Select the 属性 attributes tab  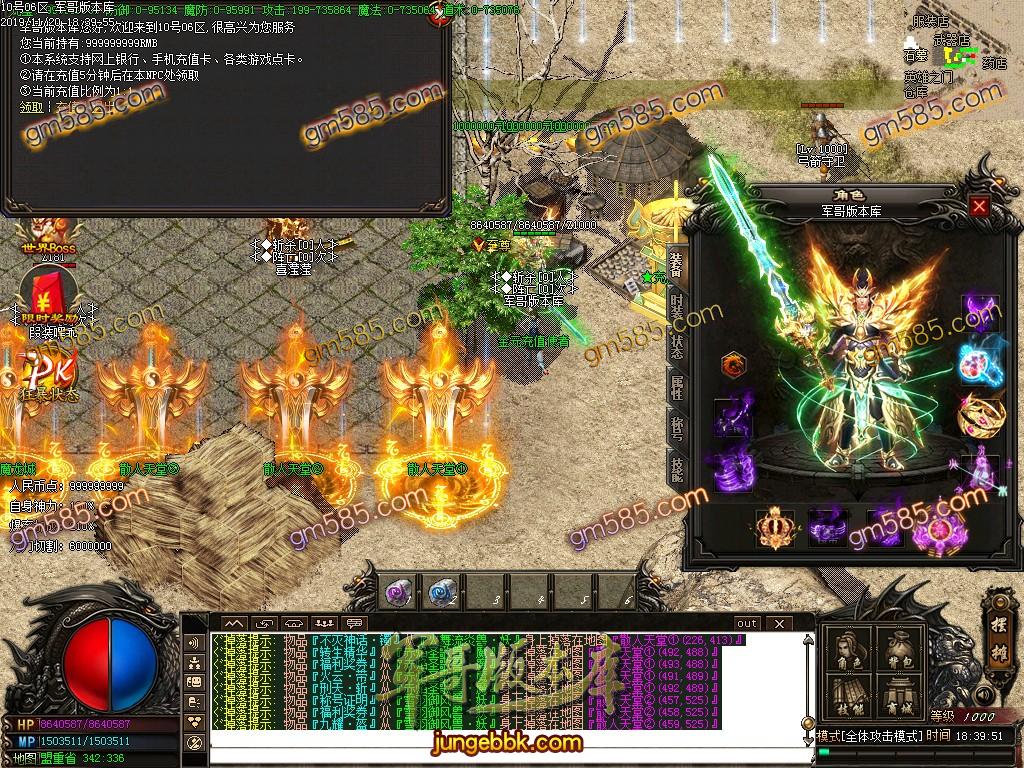[677, 388]
